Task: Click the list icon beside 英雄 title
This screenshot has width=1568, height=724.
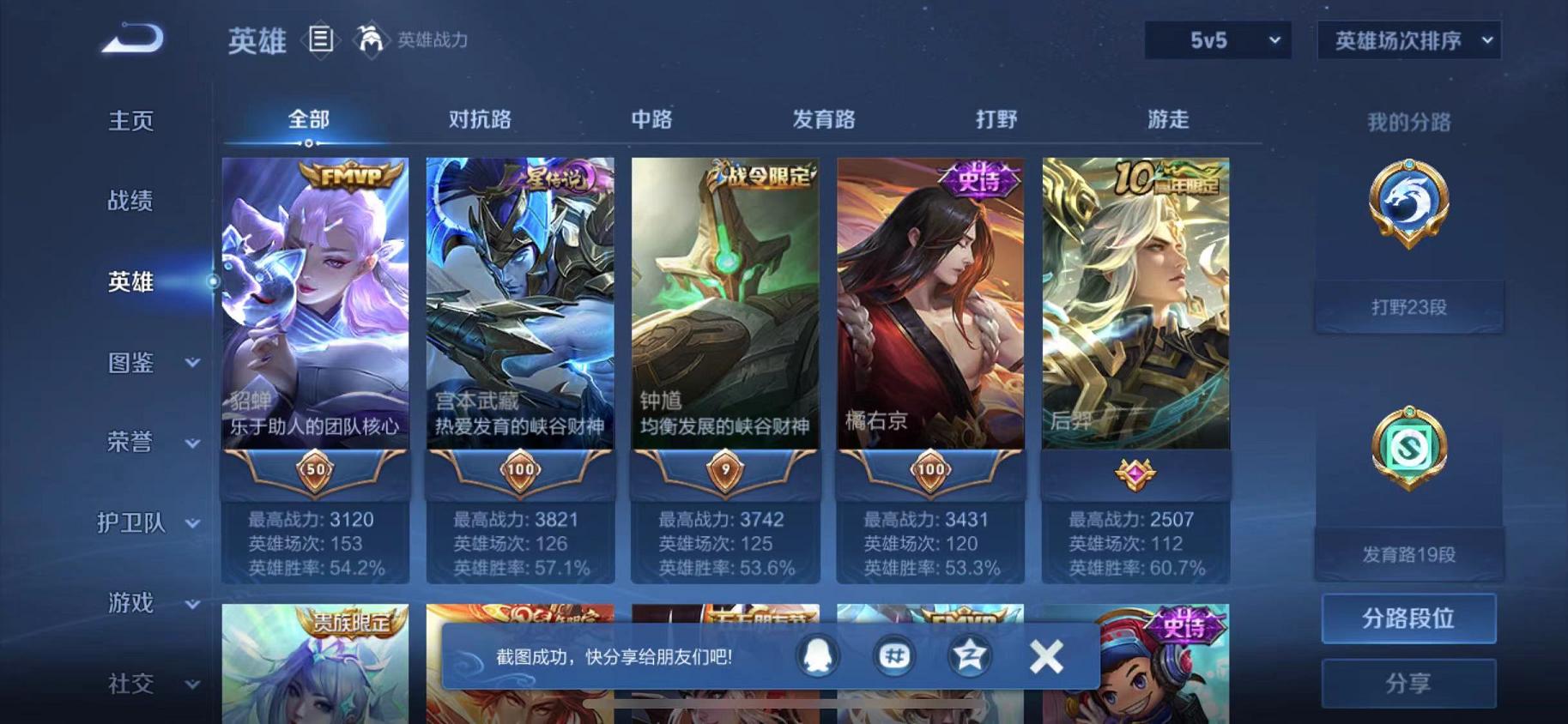Action: point(321,40)
